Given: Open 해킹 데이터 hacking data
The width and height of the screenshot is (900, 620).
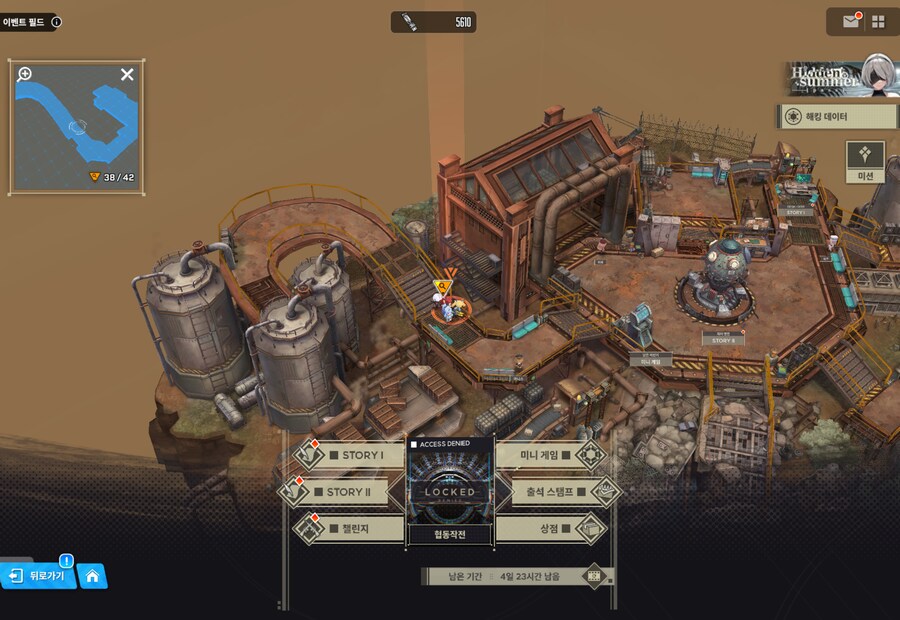Looking at the screenshot, I should [837, 117].
